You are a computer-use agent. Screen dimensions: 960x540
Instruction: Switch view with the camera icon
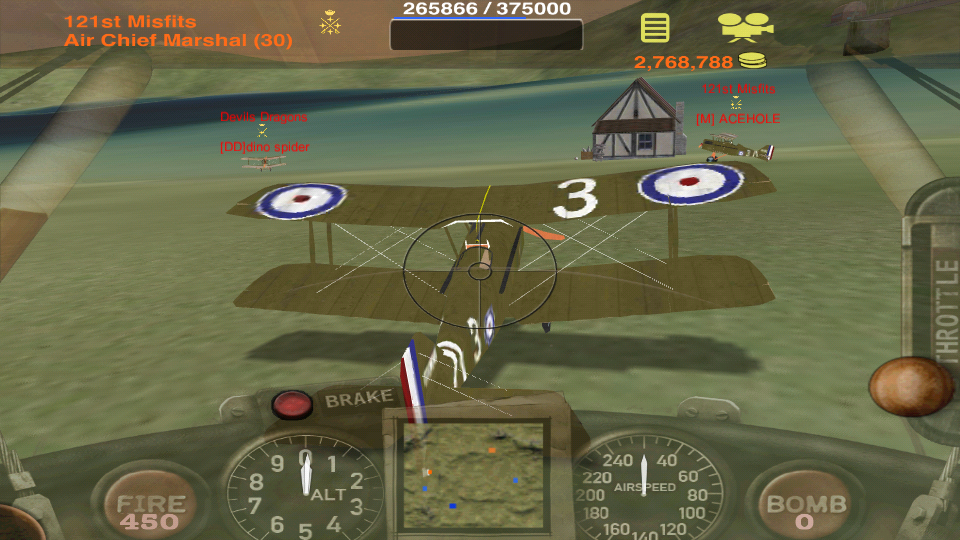click(746, 27)
